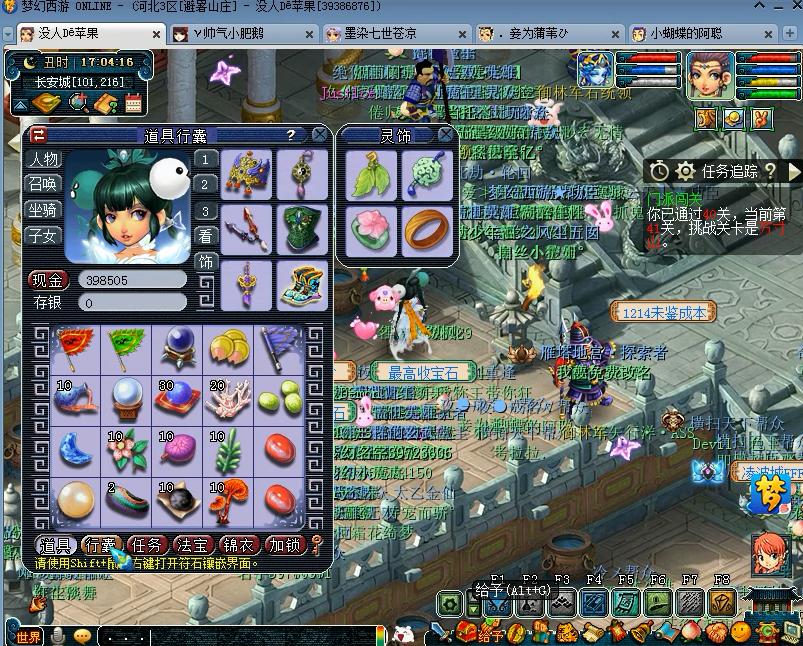Close the 道具行囊 inventory window
Image resolution: width=803 pixels, height=646 pixels.
coord(319,134)
